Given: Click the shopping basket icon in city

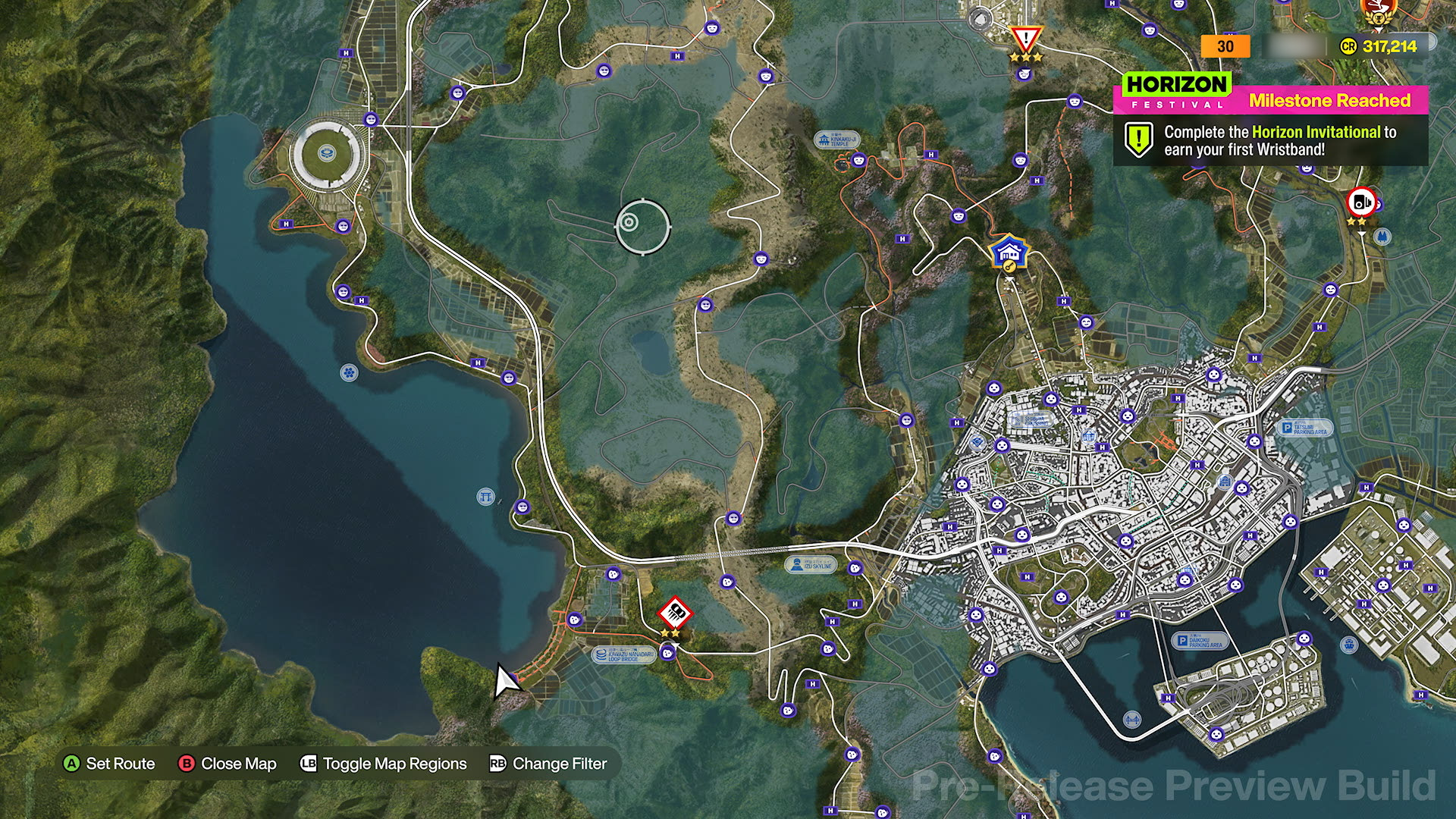Looking at the screenshot, I should click(1089, 436).
